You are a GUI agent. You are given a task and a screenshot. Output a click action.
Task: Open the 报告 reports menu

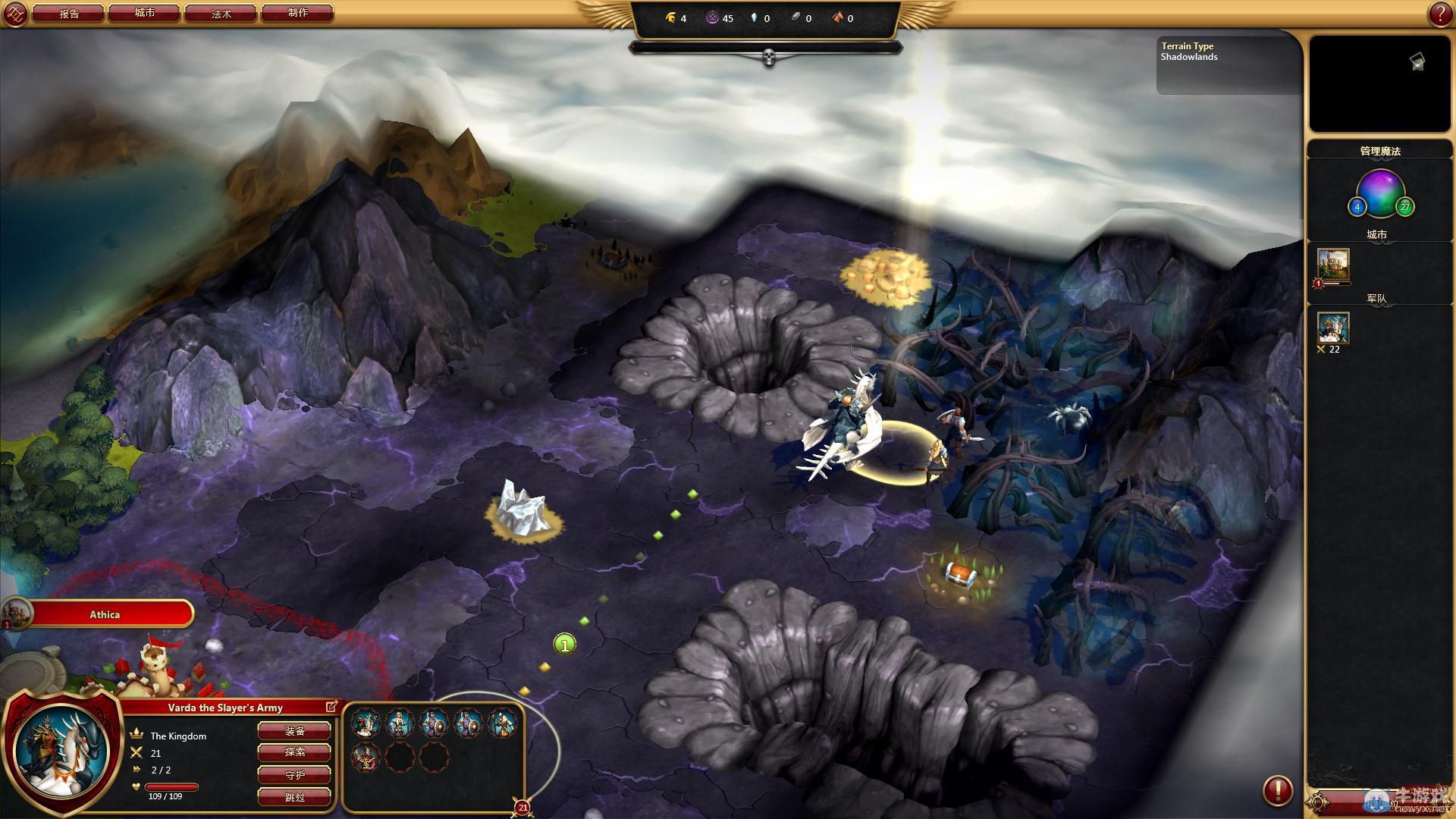69,13
